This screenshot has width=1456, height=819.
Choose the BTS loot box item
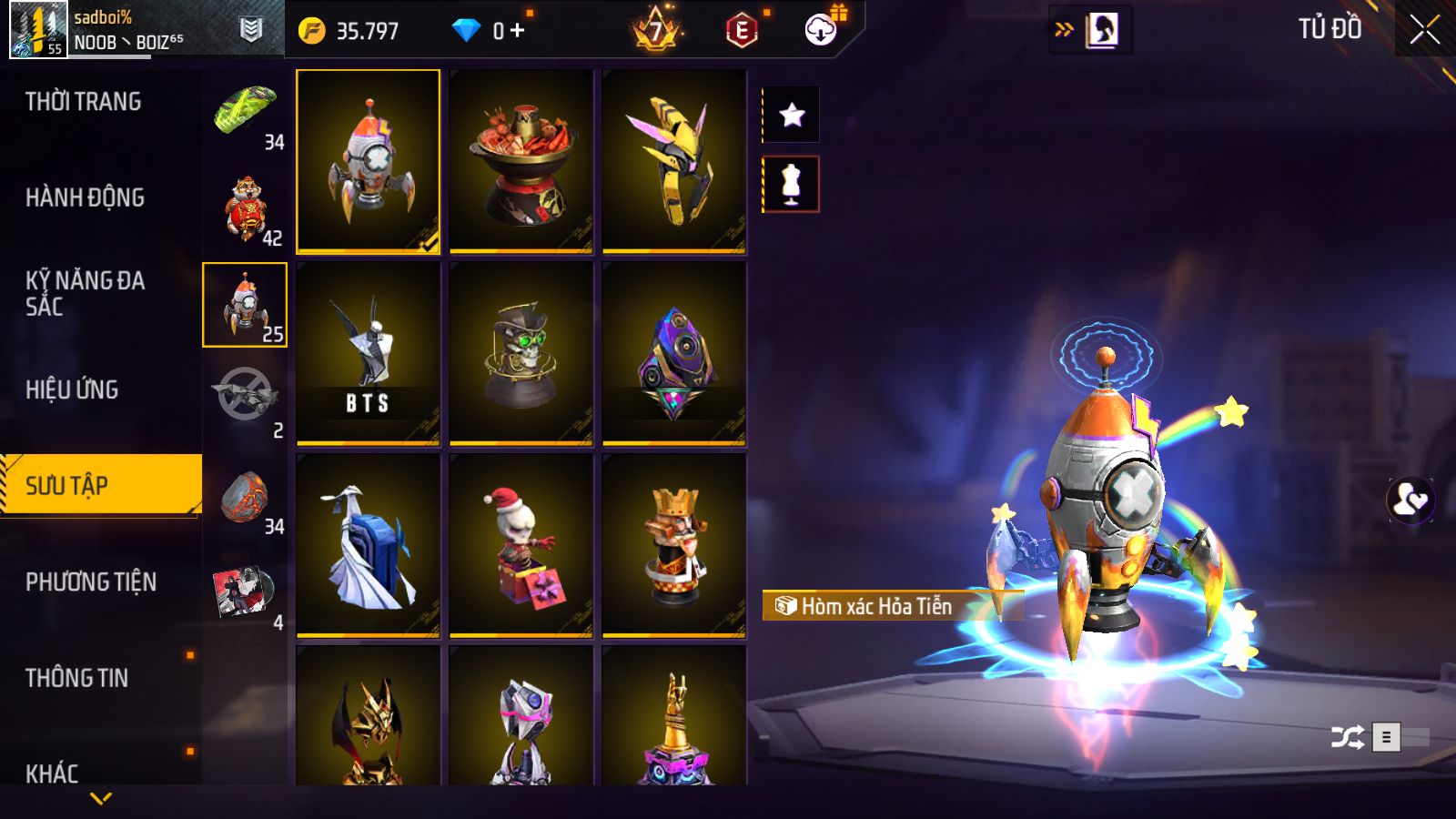click(369, 353)
